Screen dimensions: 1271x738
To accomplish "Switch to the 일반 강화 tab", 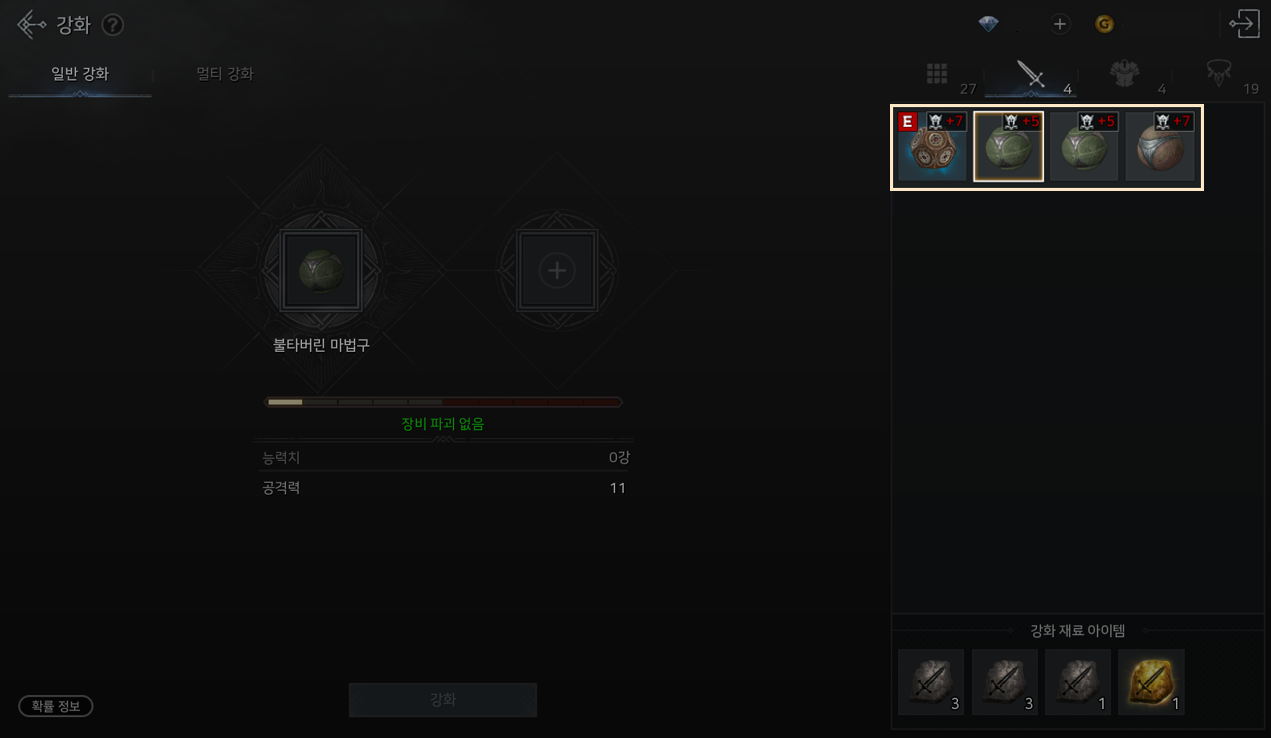I will (x=80, y=74).
